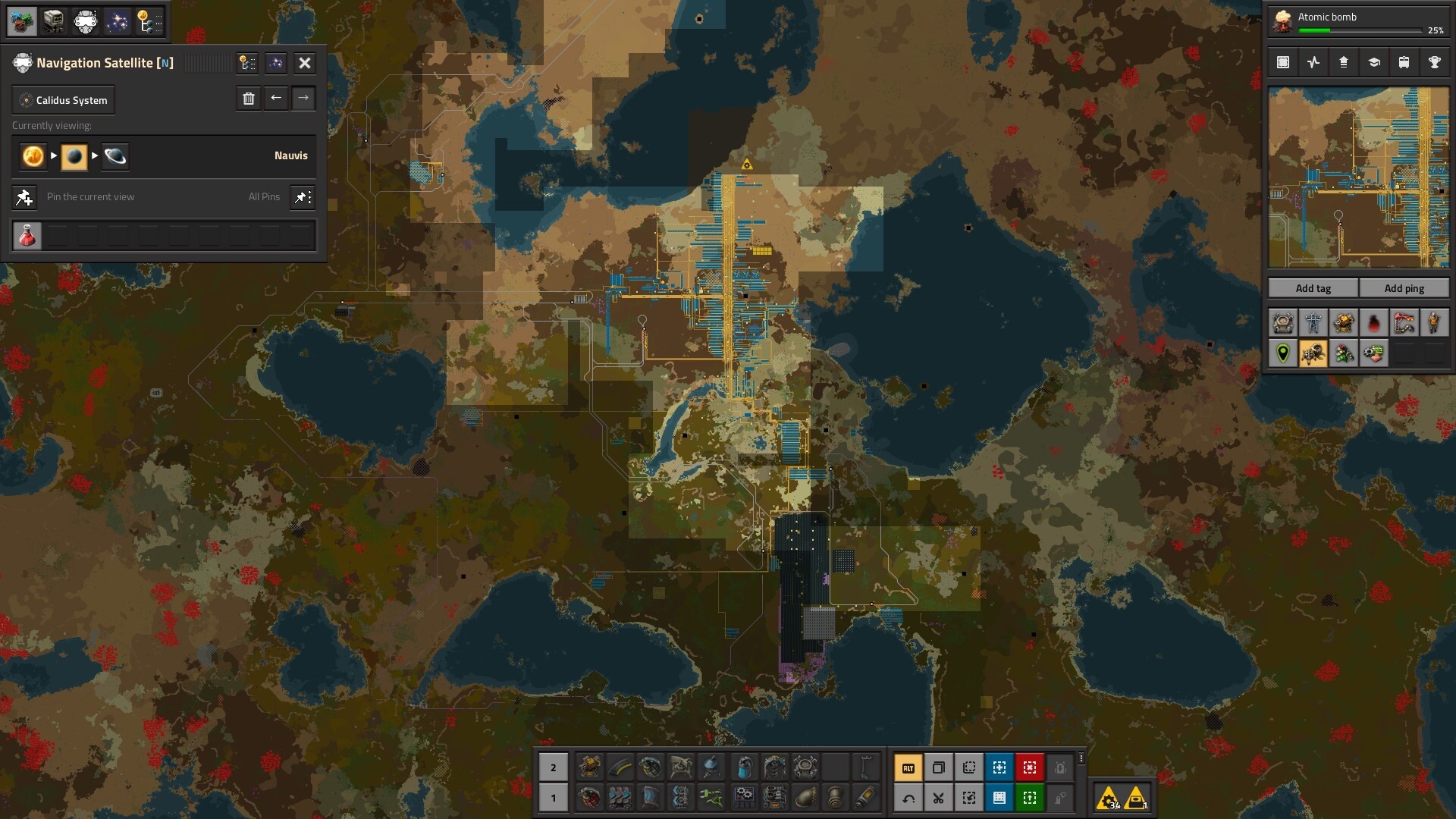
Task: Select the red science flask pin slot
Action: coord(27,237)
